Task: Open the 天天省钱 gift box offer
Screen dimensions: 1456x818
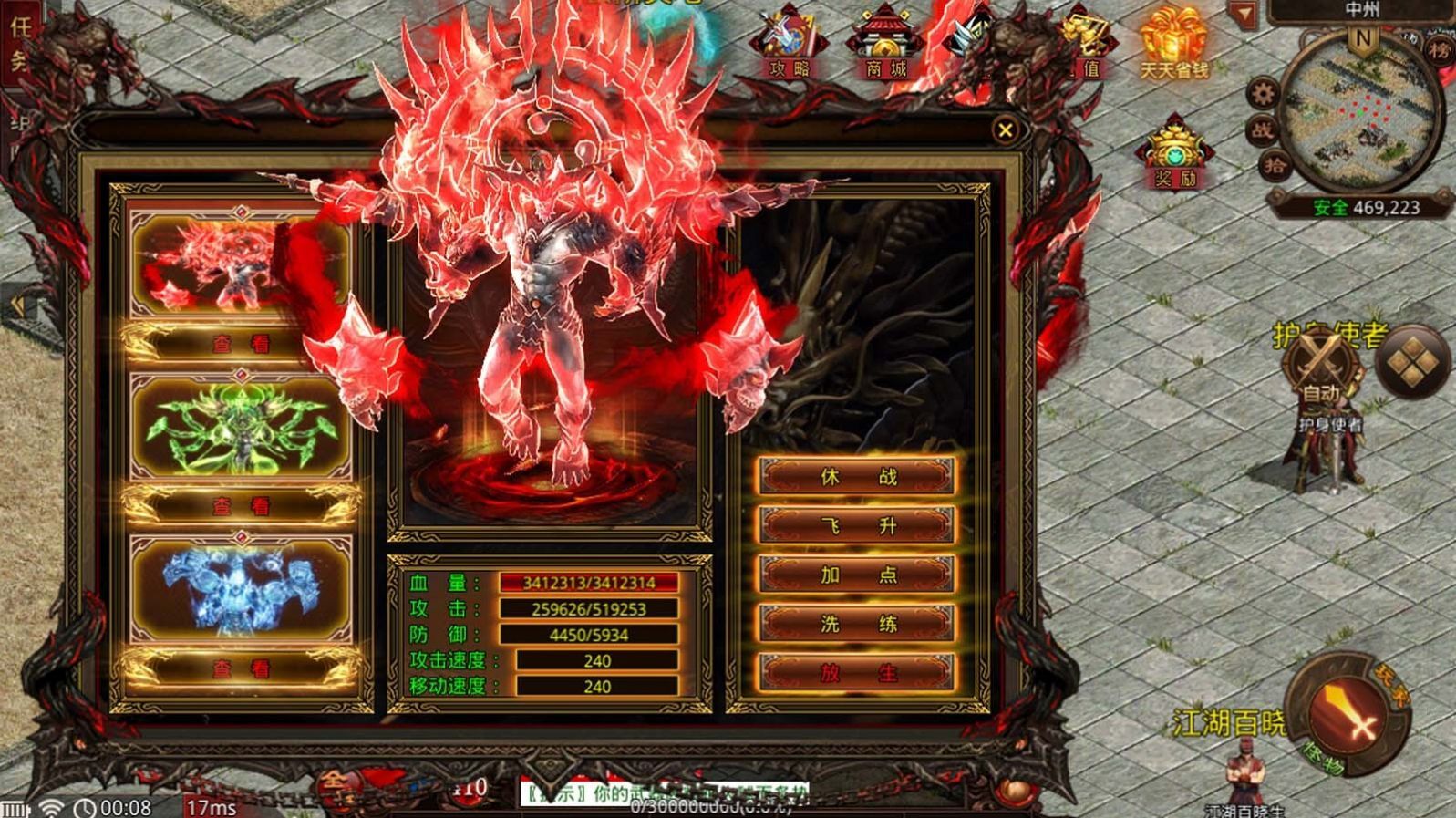Action: [1174, 45]
